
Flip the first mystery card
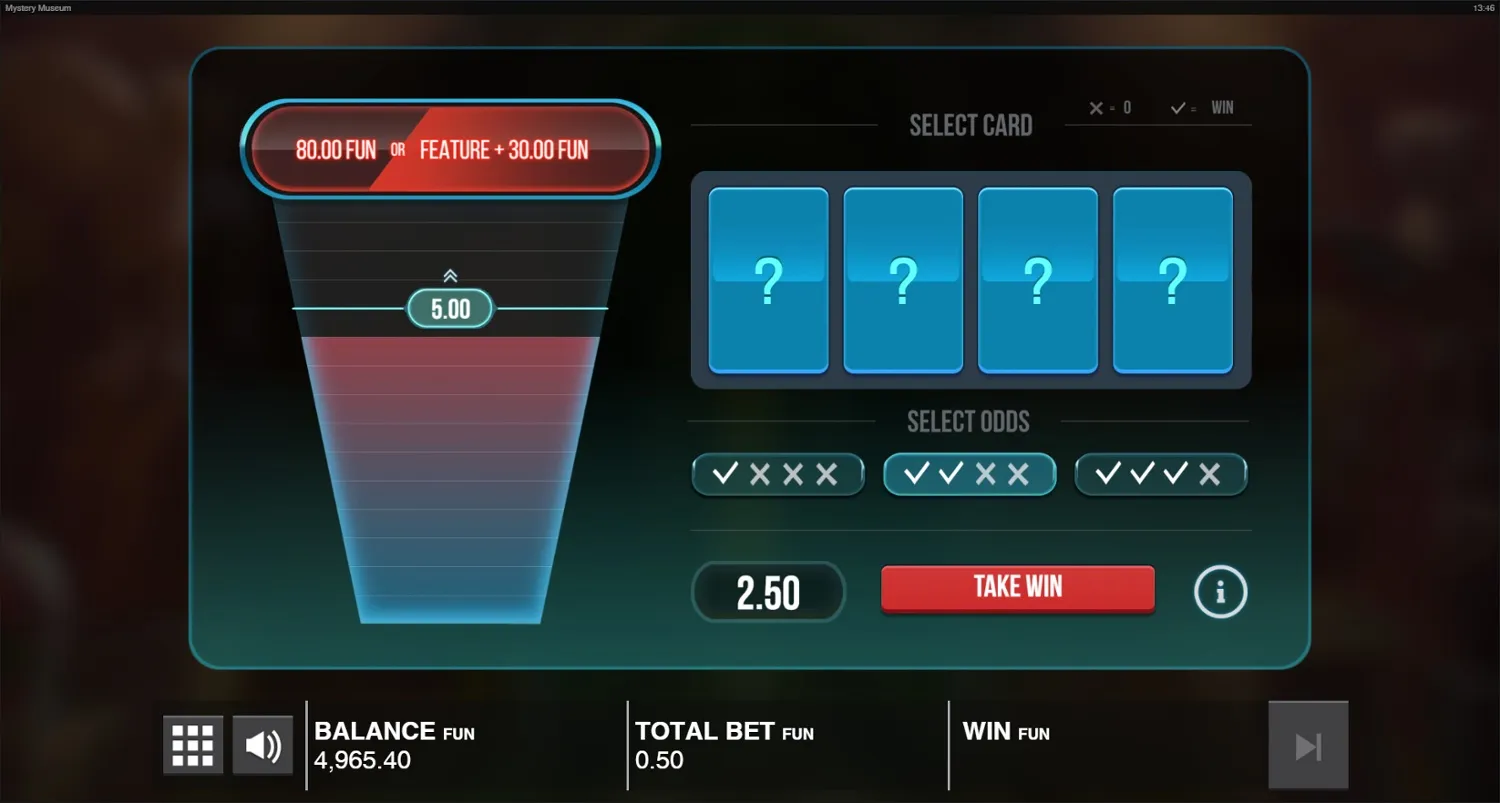pos(768,281)
